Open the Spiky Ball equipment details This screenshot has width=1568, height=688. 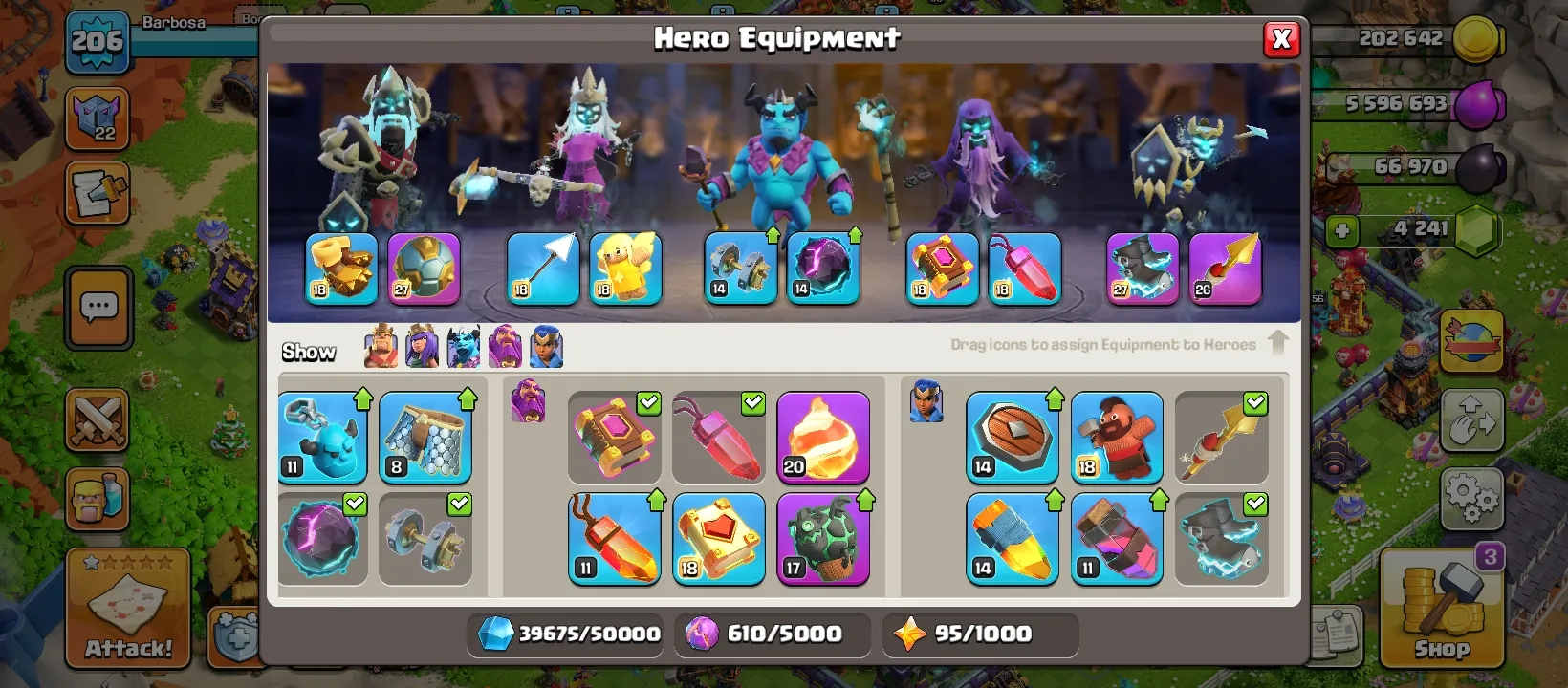point(425,269)
